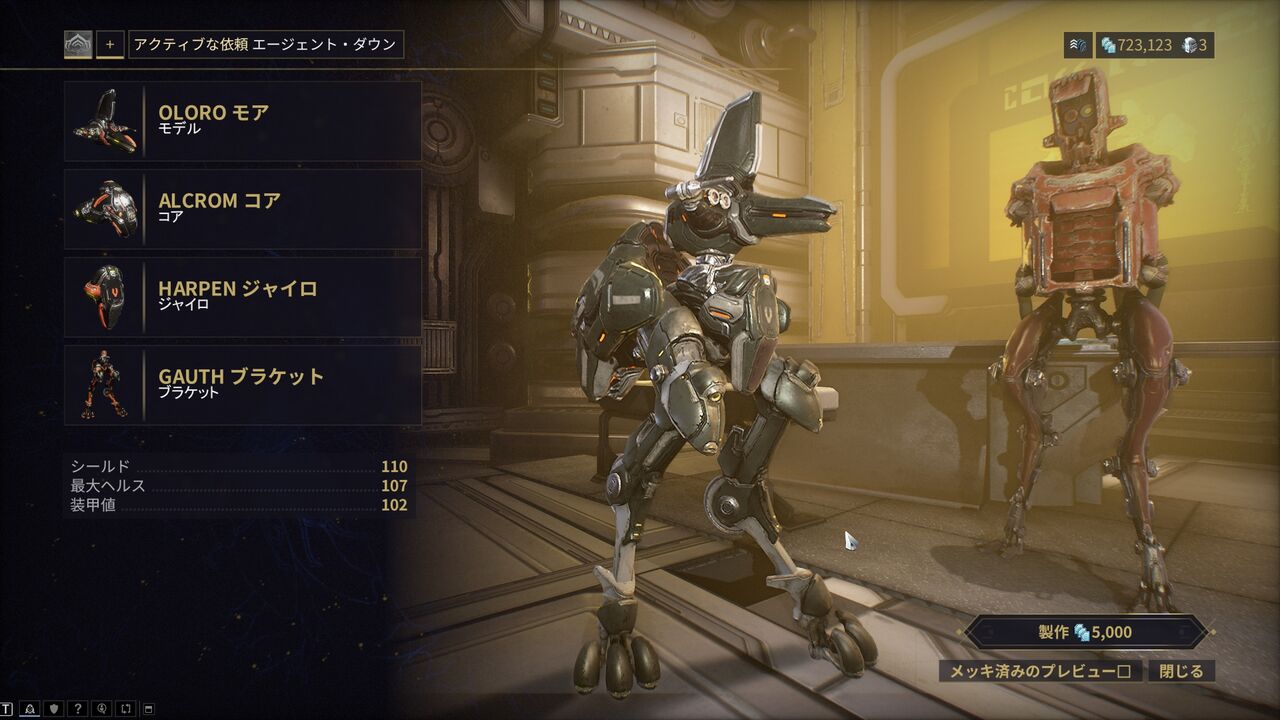The height and width of the screenshot is (720, 1280).
Task: Click the 723,123 credits and platinum panel
Action: tap(1155, 45)
